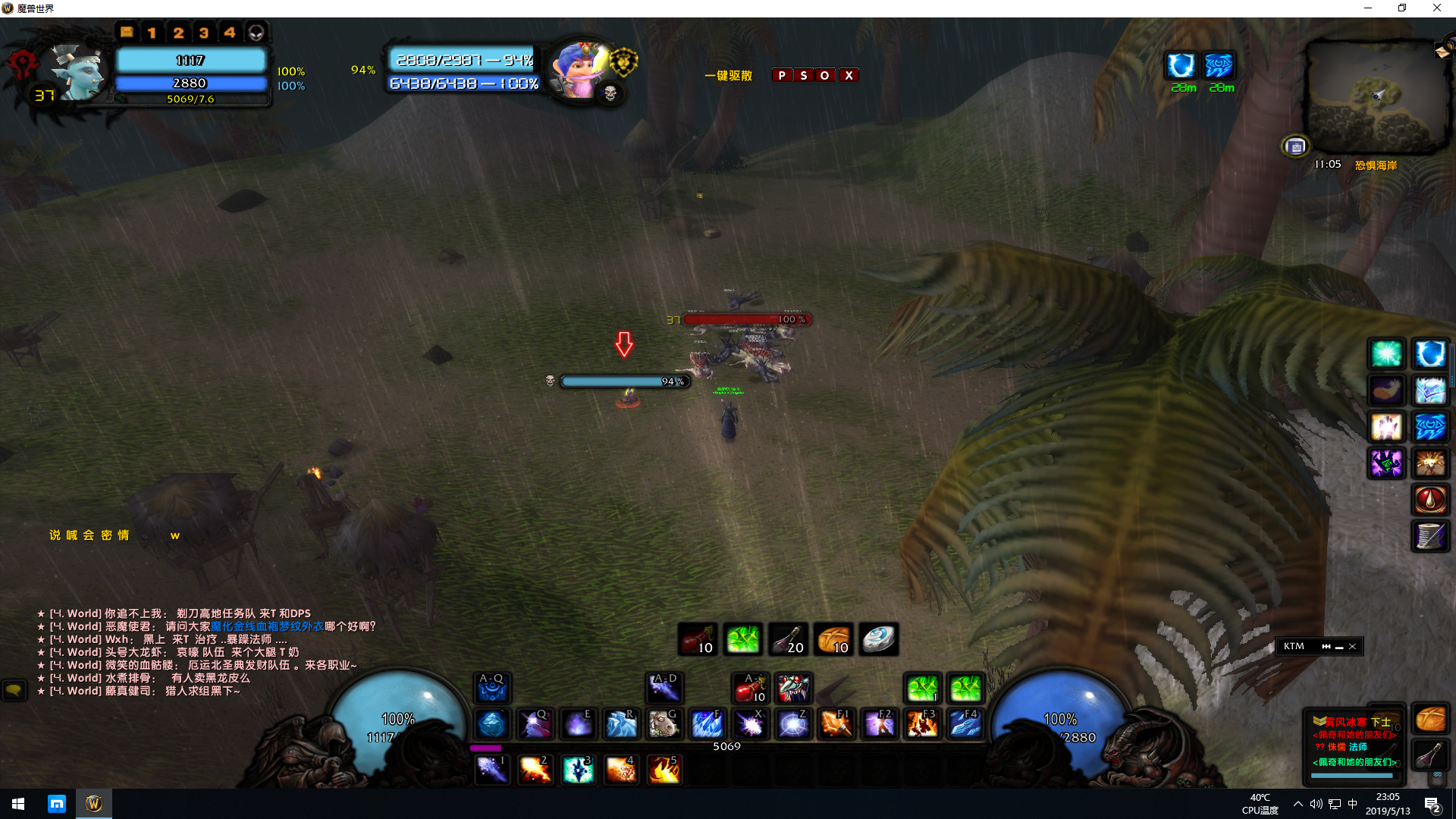
Task: Select your troll player portrait
Action: [76, 72]
